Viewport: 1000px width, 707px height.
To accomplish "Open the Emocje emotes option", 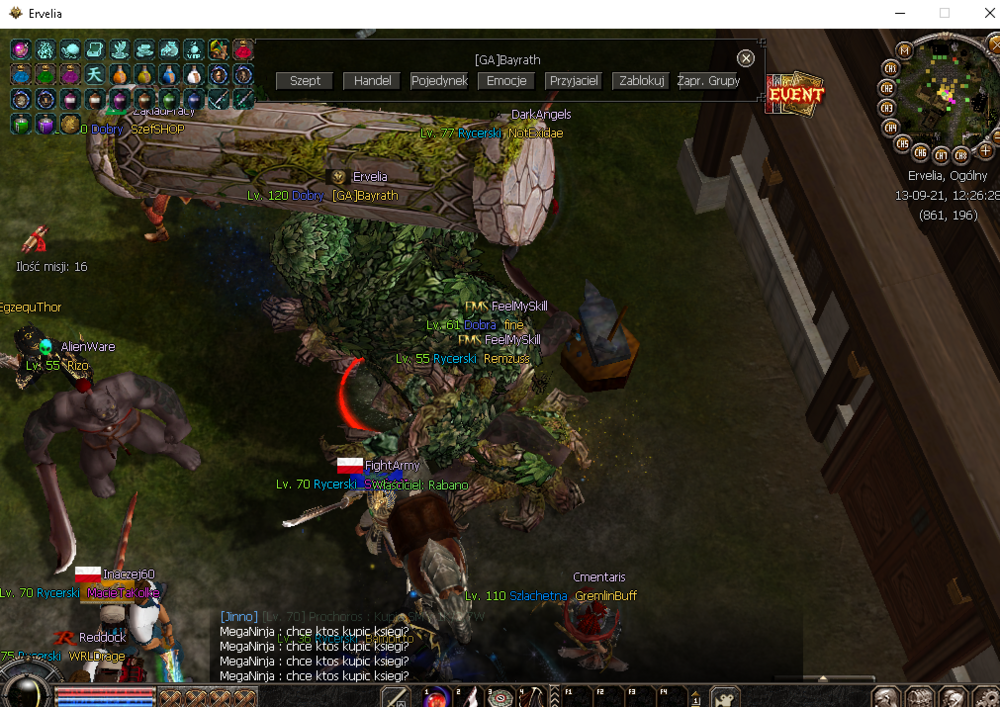I will [506, 81].
